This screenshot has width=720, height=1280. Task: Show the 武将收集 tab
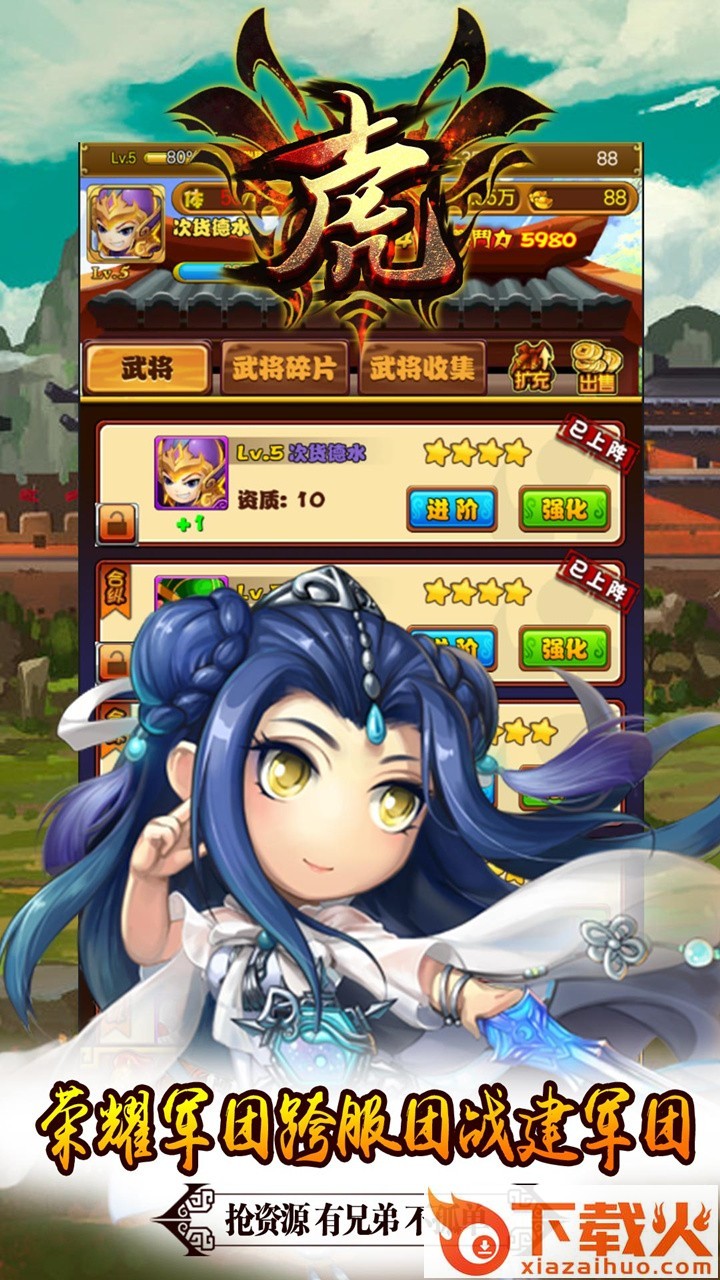click(x=422, y=369)
